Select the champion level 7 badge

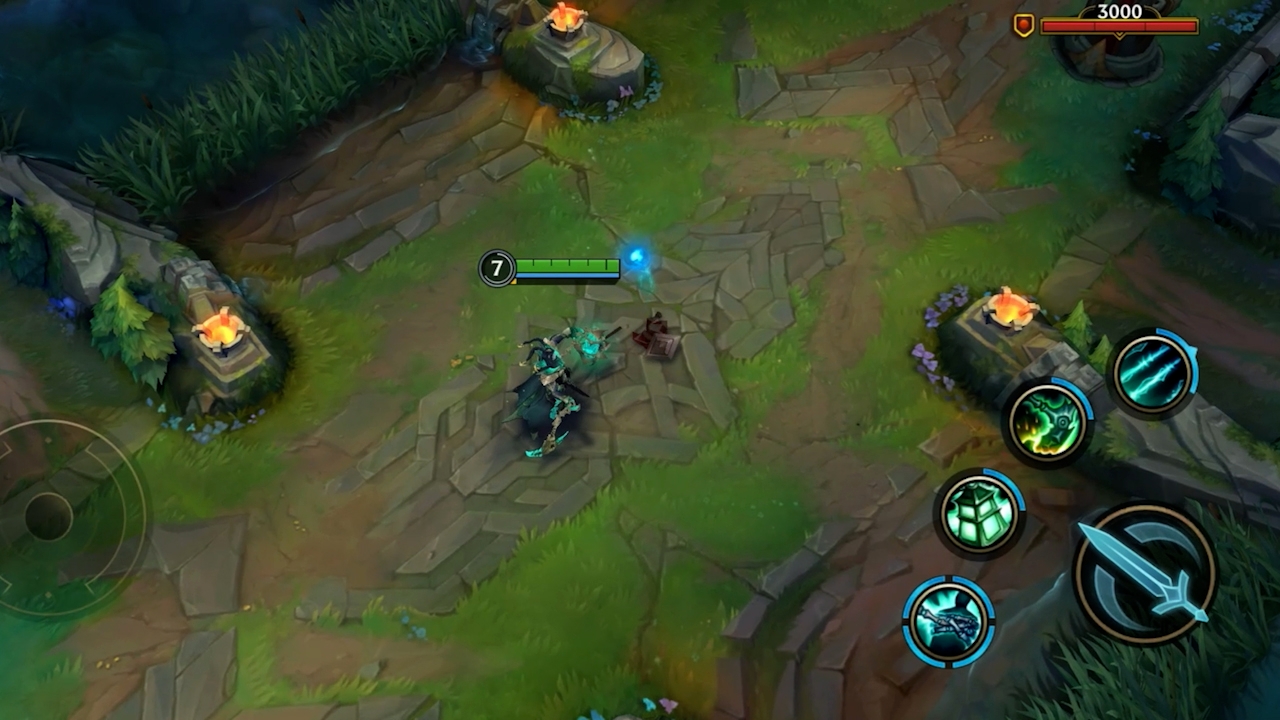(x=497, y=268)
